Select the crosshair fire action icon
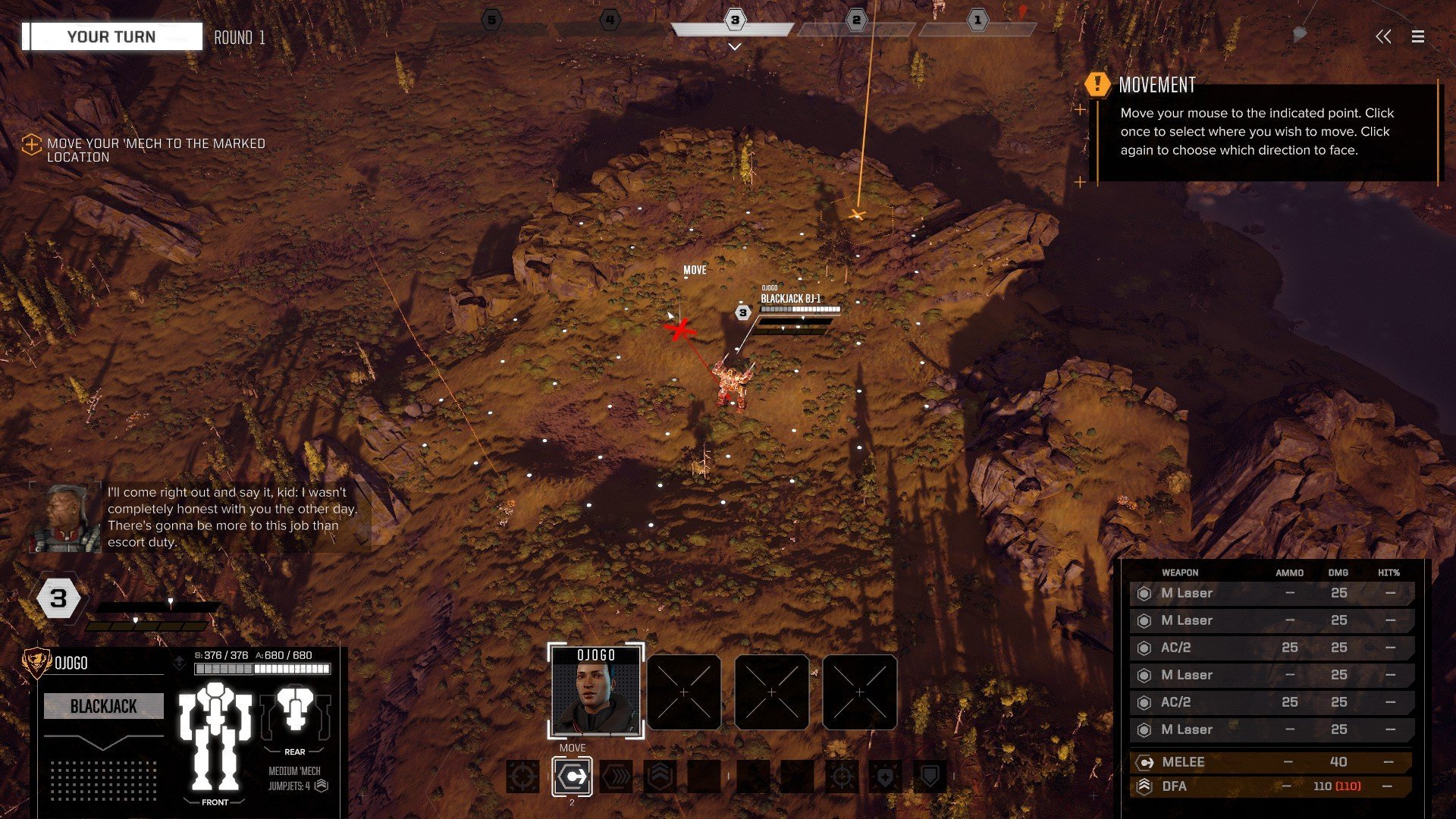The height and width of the screenshot is (819, 1456). point(523,777)
